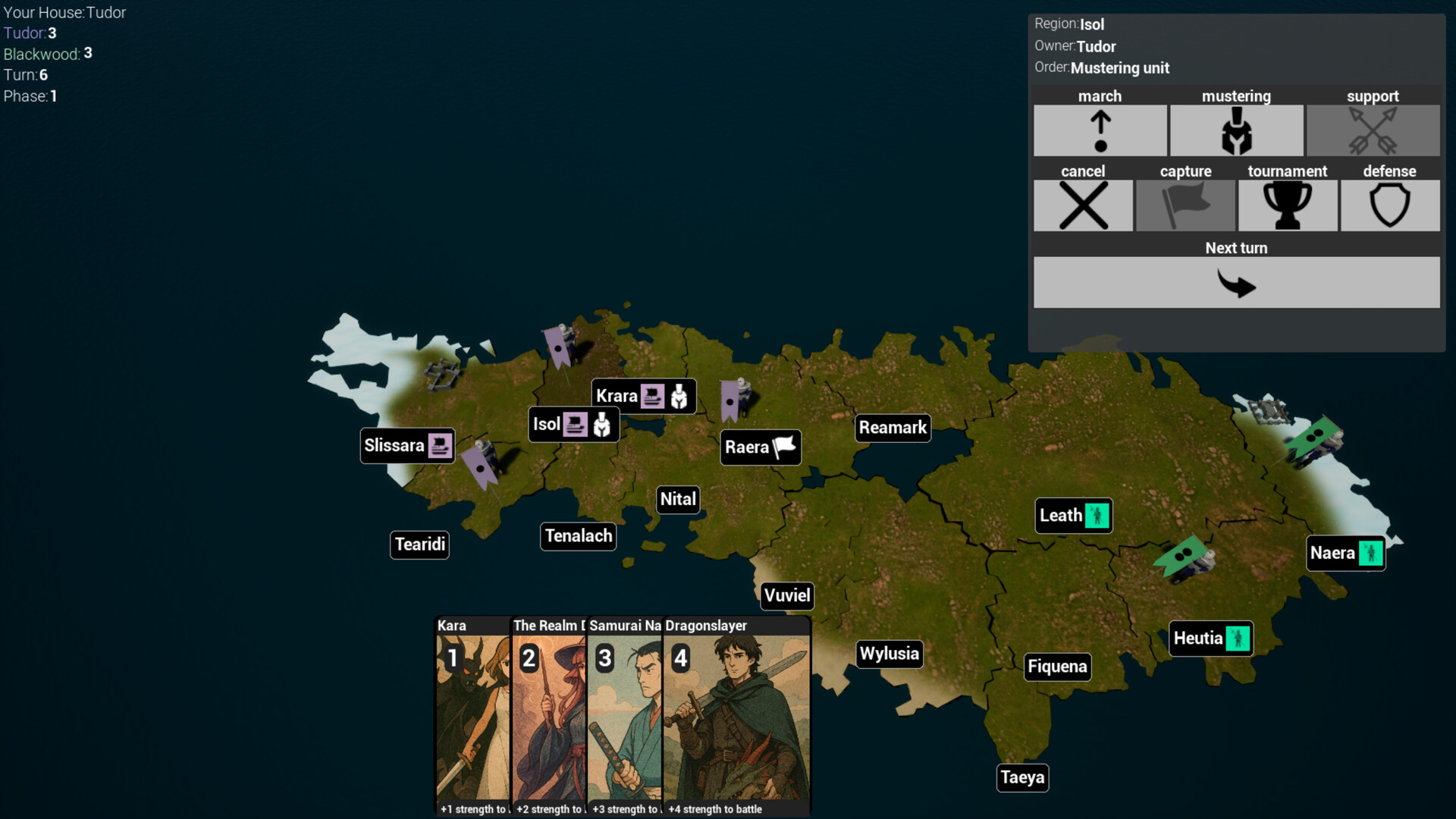Select the March order icon

pyautogui.click(x=1100, y=130)
